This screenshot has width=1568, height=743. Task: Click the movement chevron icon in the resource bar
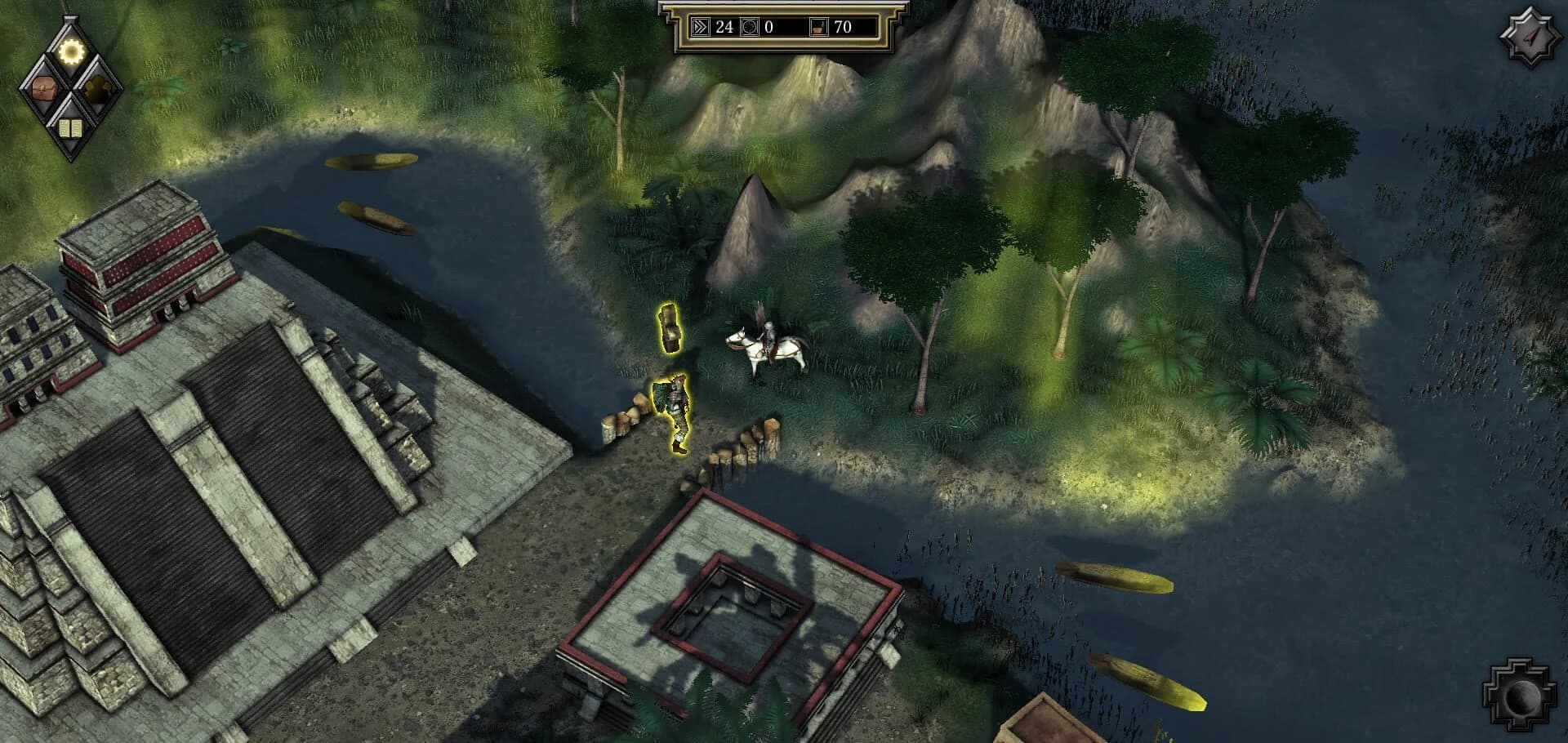[x=701, y=27]
